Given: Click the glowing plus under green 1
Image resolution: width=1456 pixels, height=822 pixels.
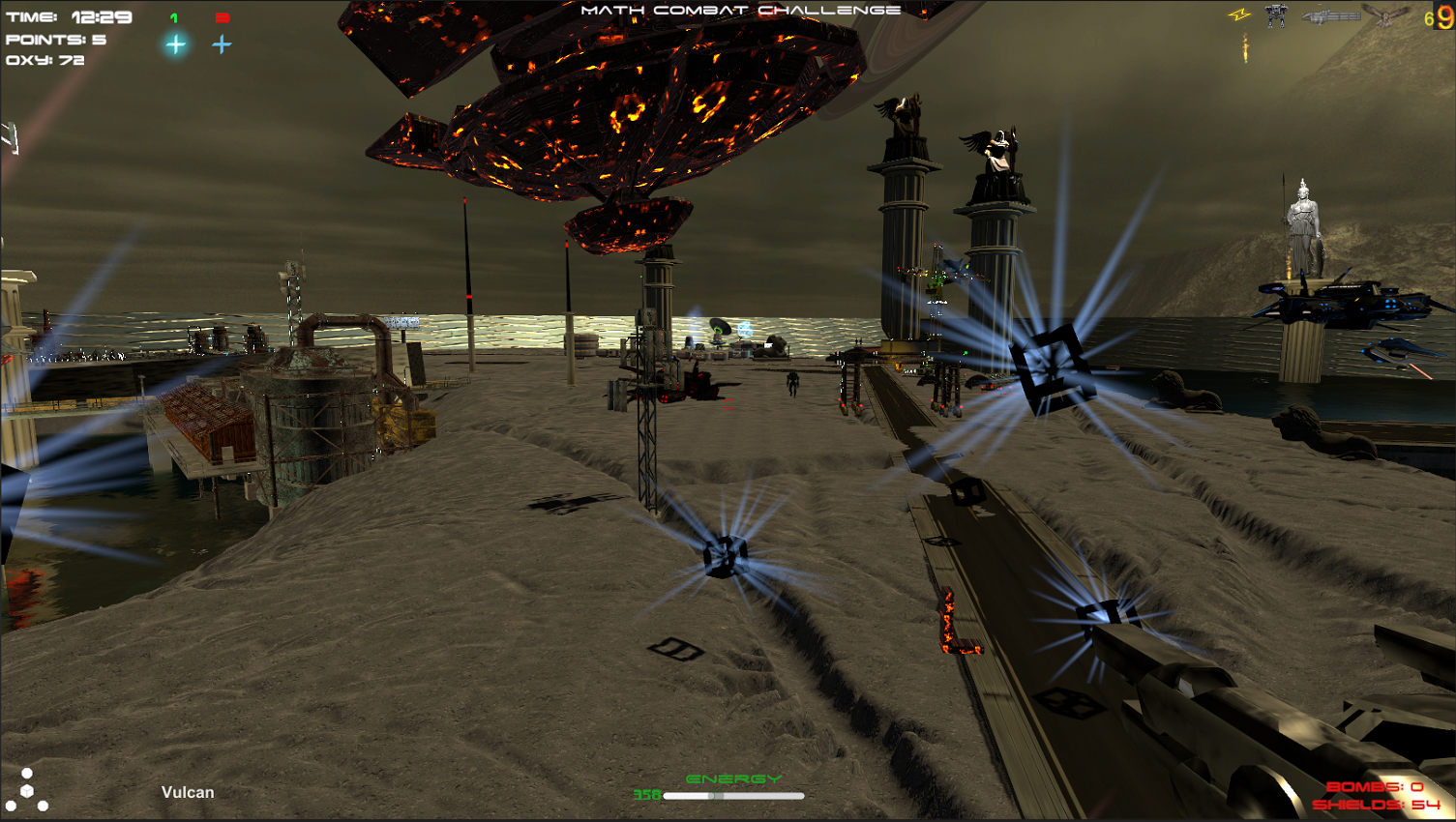Looking at the screenshot, I should 175,44.
